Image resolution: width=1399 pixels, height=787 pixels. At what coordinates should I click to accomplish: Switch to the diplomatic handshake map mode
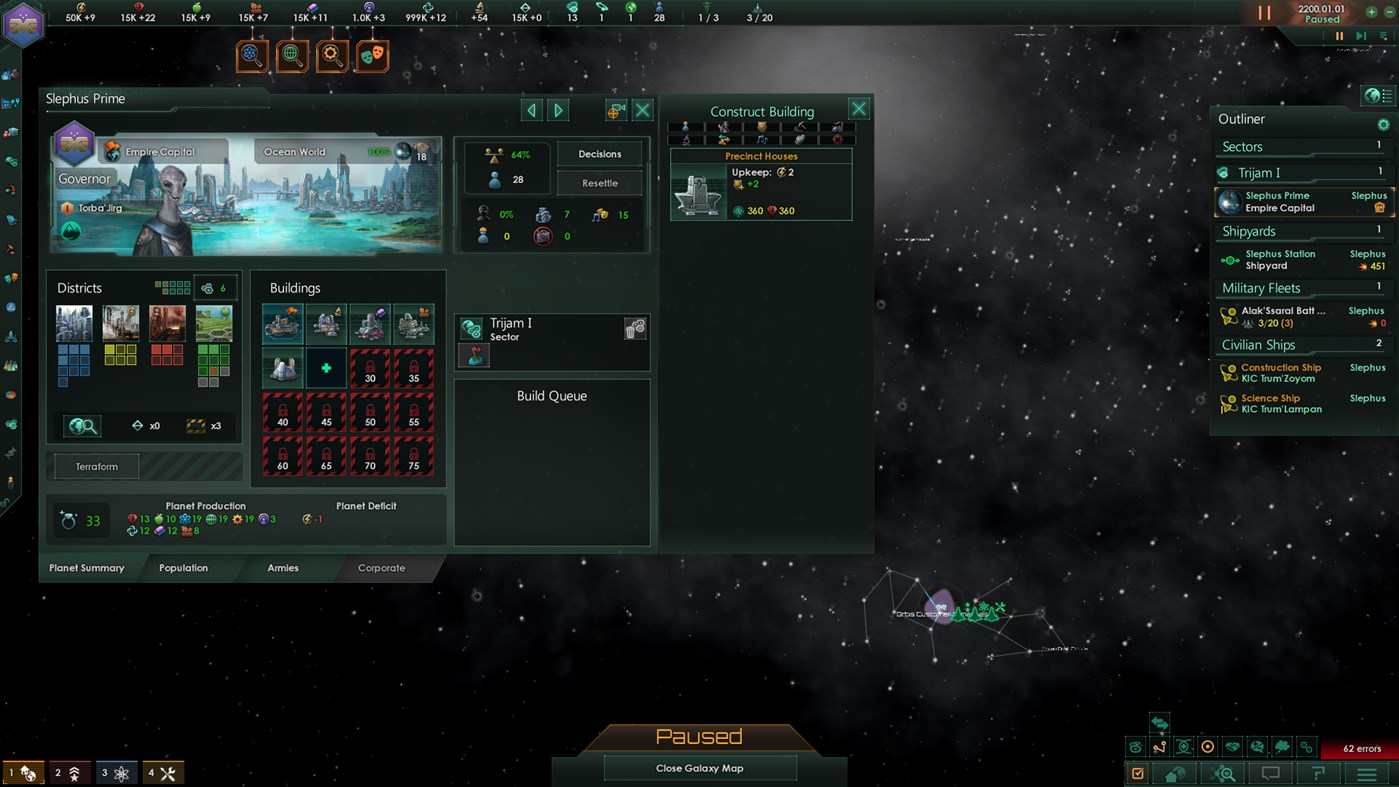pyautogui.click(x=1231, y=746)
